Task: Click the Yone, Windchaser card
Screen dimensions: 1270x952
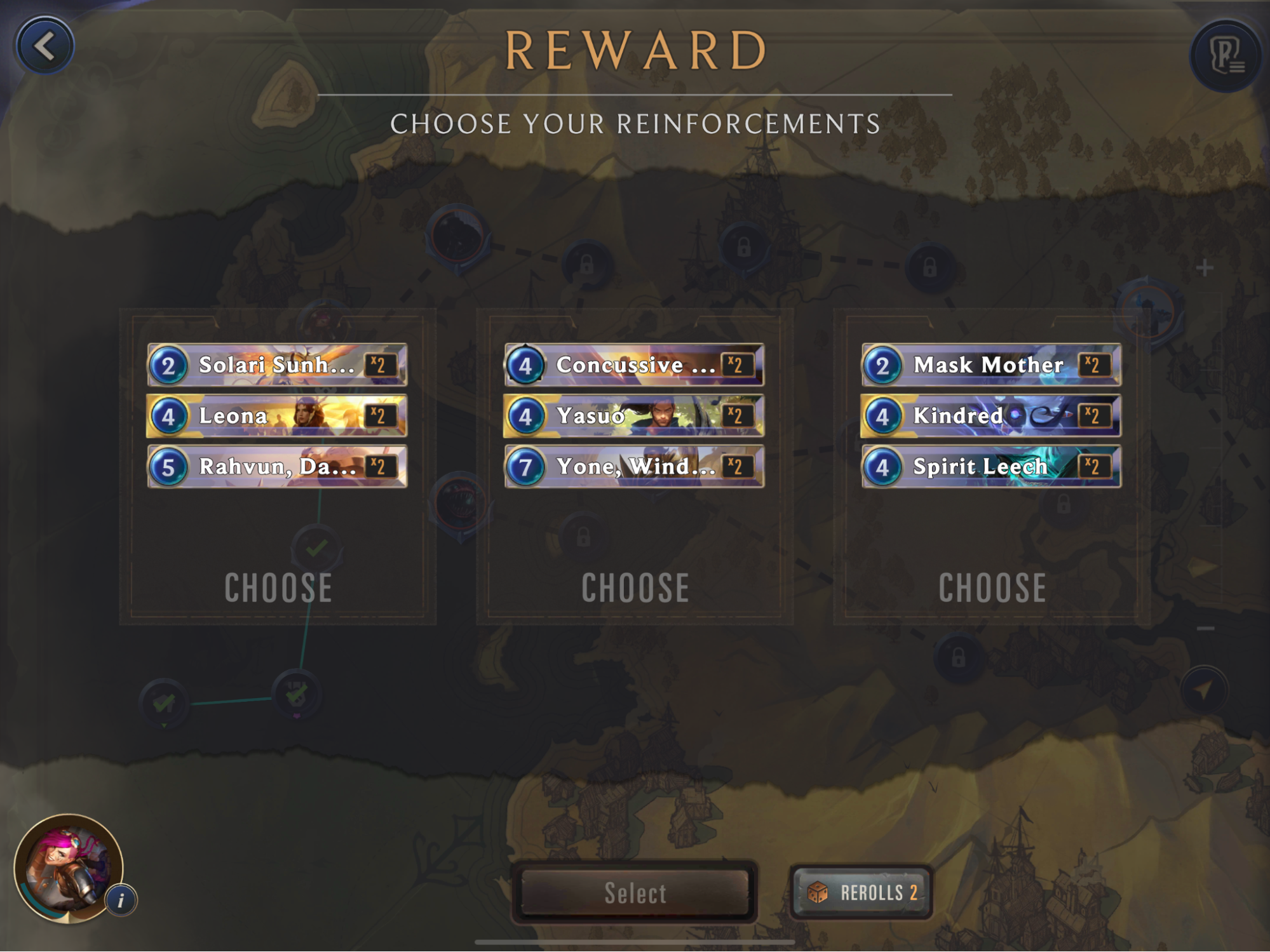Action: (634, 467)
